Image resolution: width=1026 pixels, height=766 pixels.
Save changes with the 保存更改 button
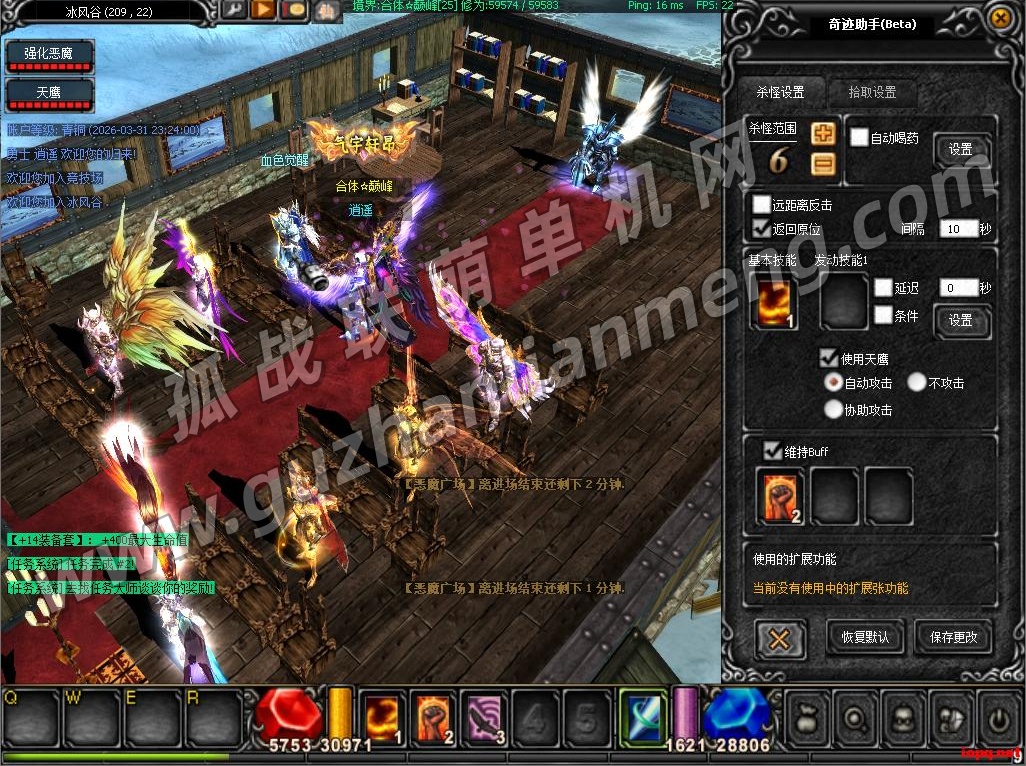pos(953,637)
